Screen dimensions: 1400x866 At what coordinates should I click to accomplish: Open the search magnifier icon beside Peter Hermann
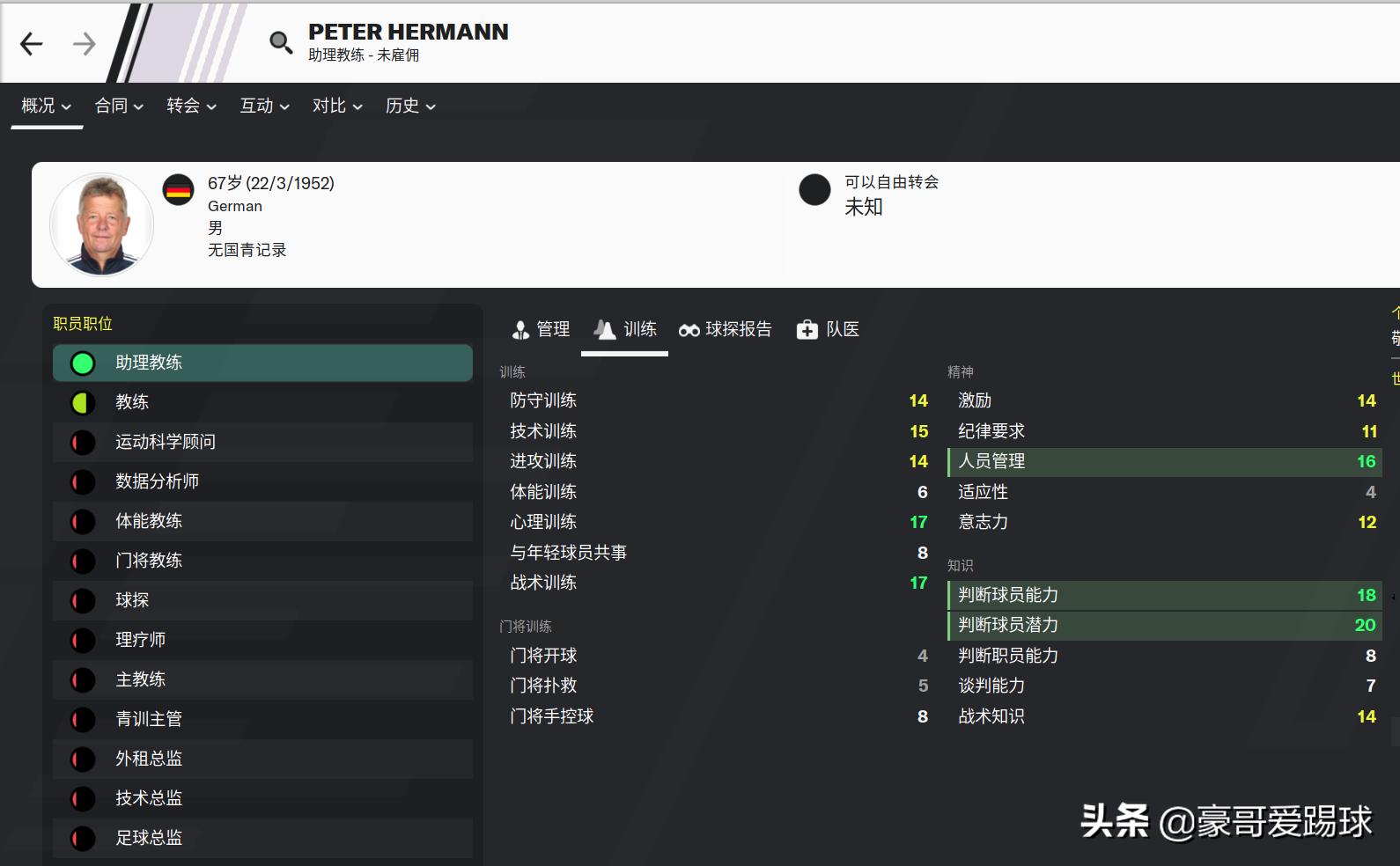pos(280,41)
